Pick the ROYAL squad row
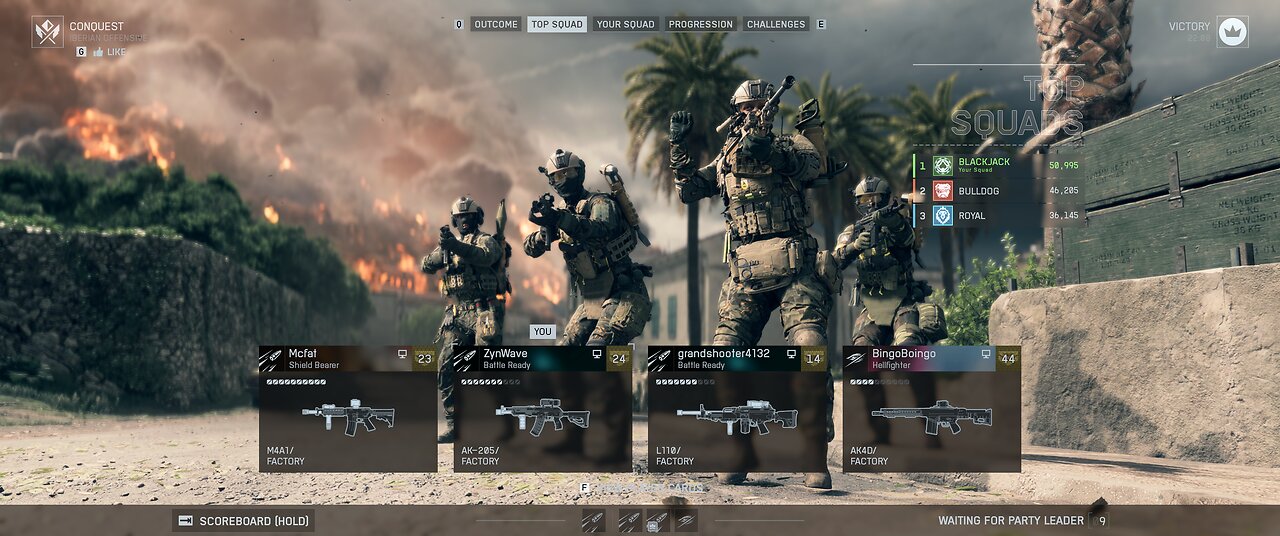 coord(1000,215)
